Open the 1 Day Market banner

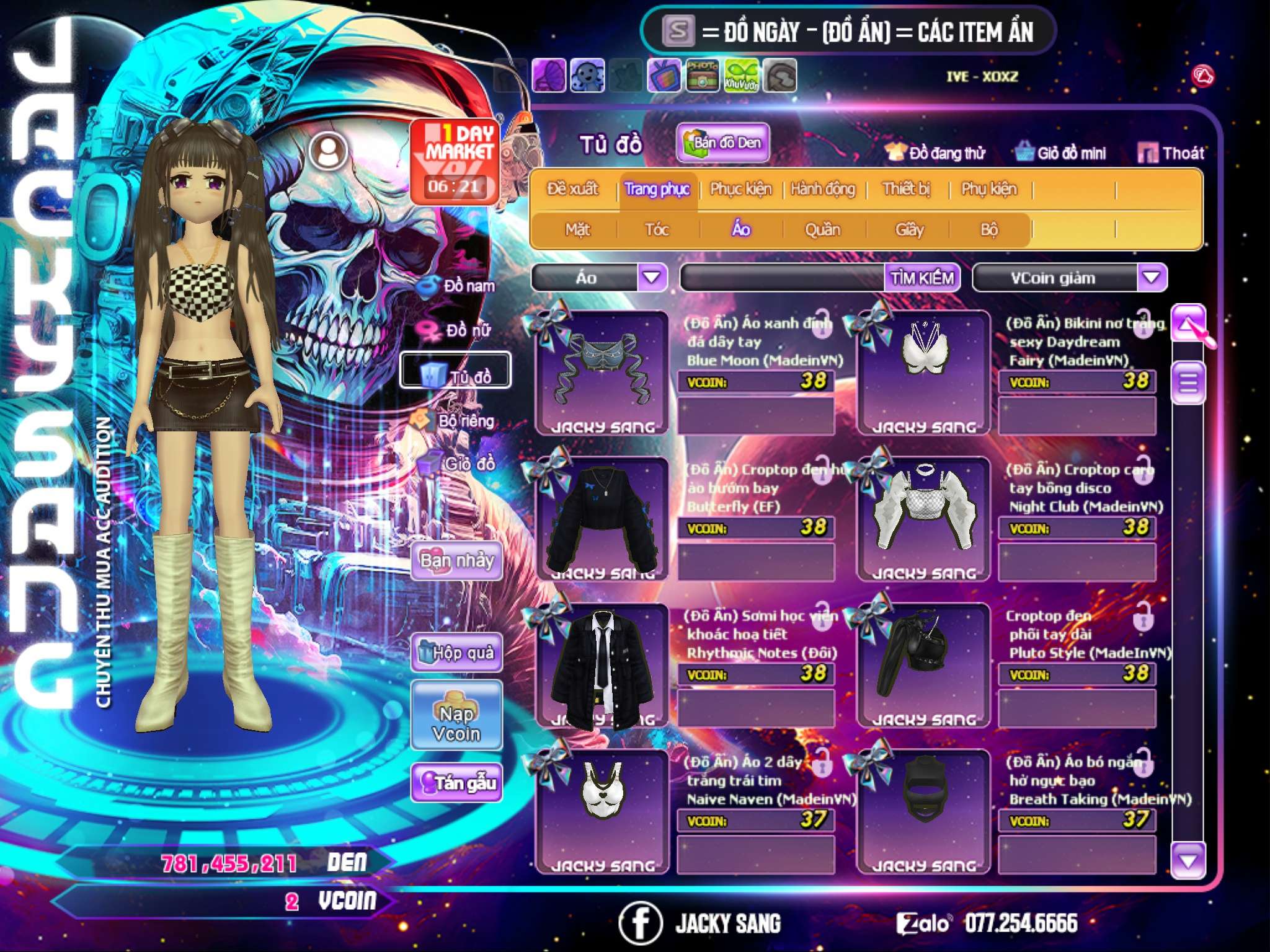click(x=455, y=161)
